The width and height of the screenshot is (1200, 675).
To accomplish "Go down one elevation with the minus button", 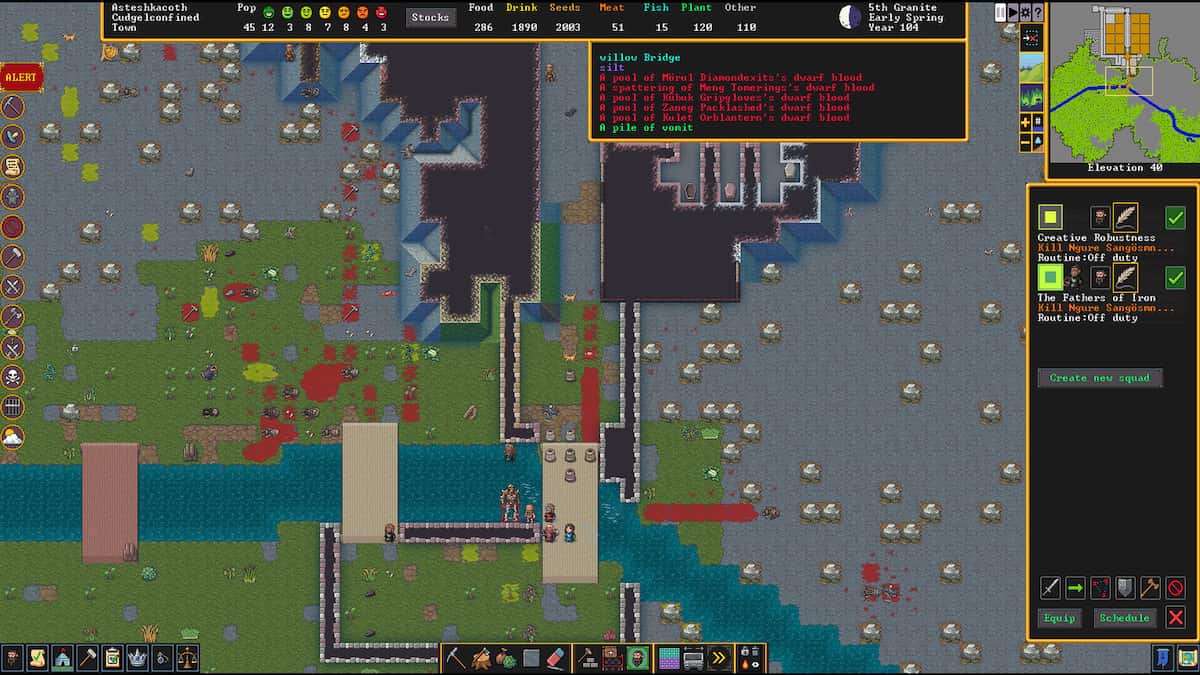I will [x=1025, y=142].
